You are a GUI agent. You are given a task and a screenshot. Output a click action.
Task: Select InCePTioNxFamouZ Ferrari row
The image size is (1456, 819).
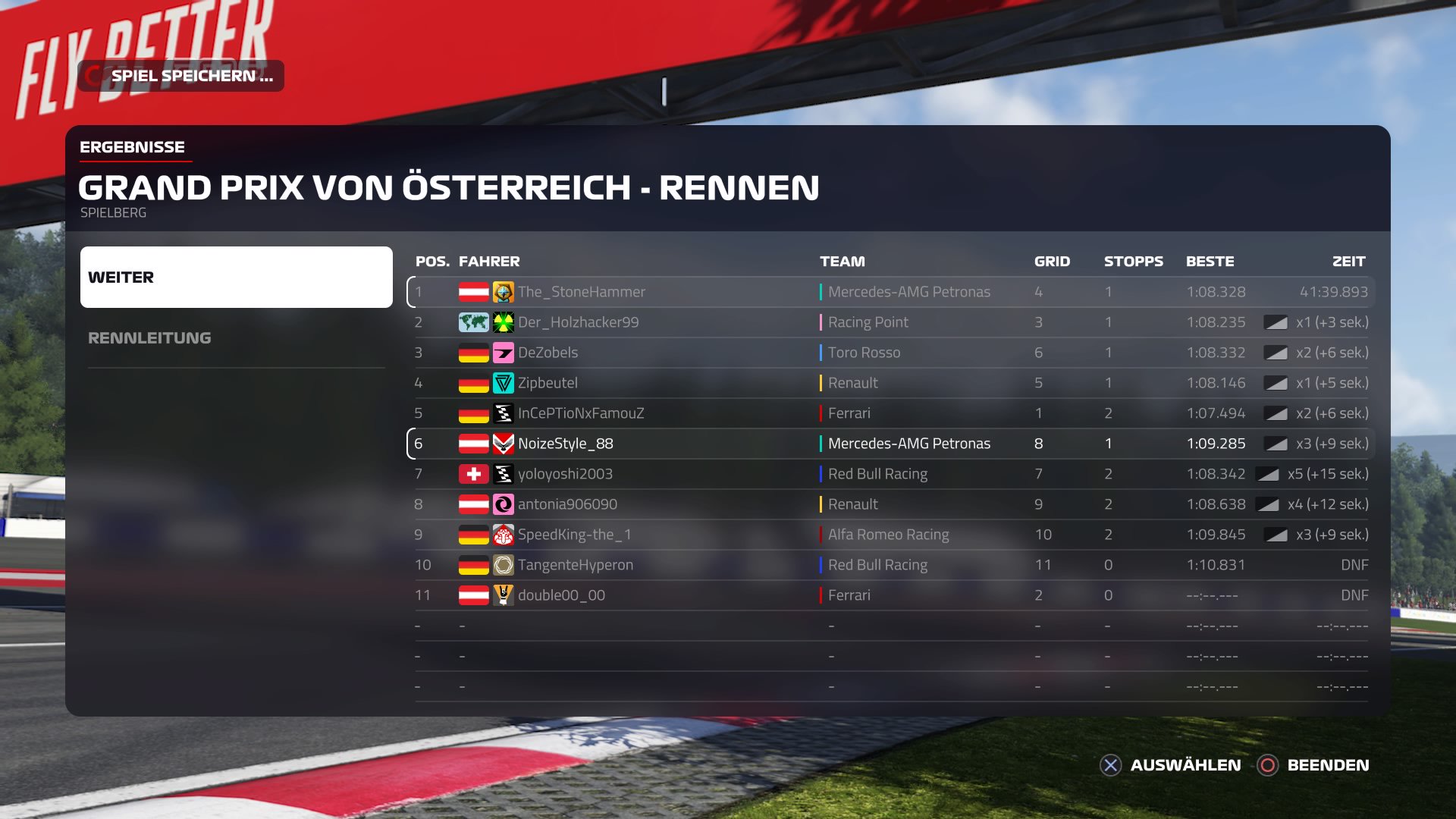click(x=890, y=413)
